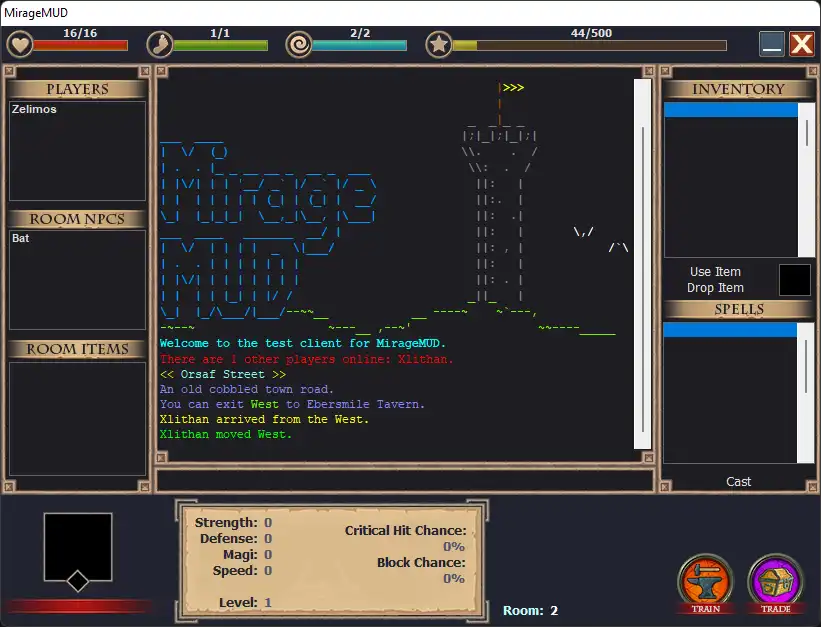Choose Drop Item under the inventory

pos(715,288)
